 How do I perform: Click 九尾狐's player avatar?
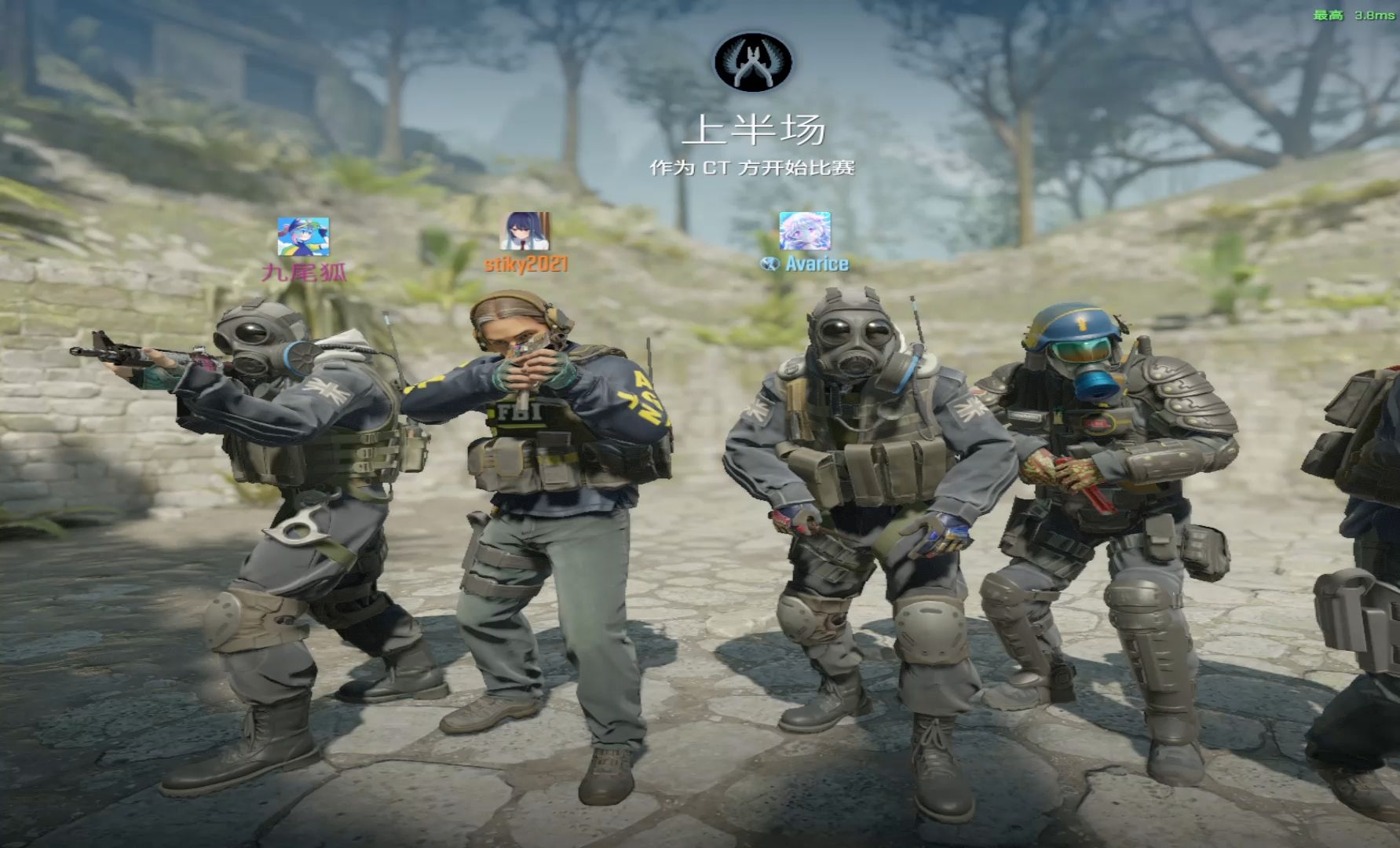click(303, 237)
